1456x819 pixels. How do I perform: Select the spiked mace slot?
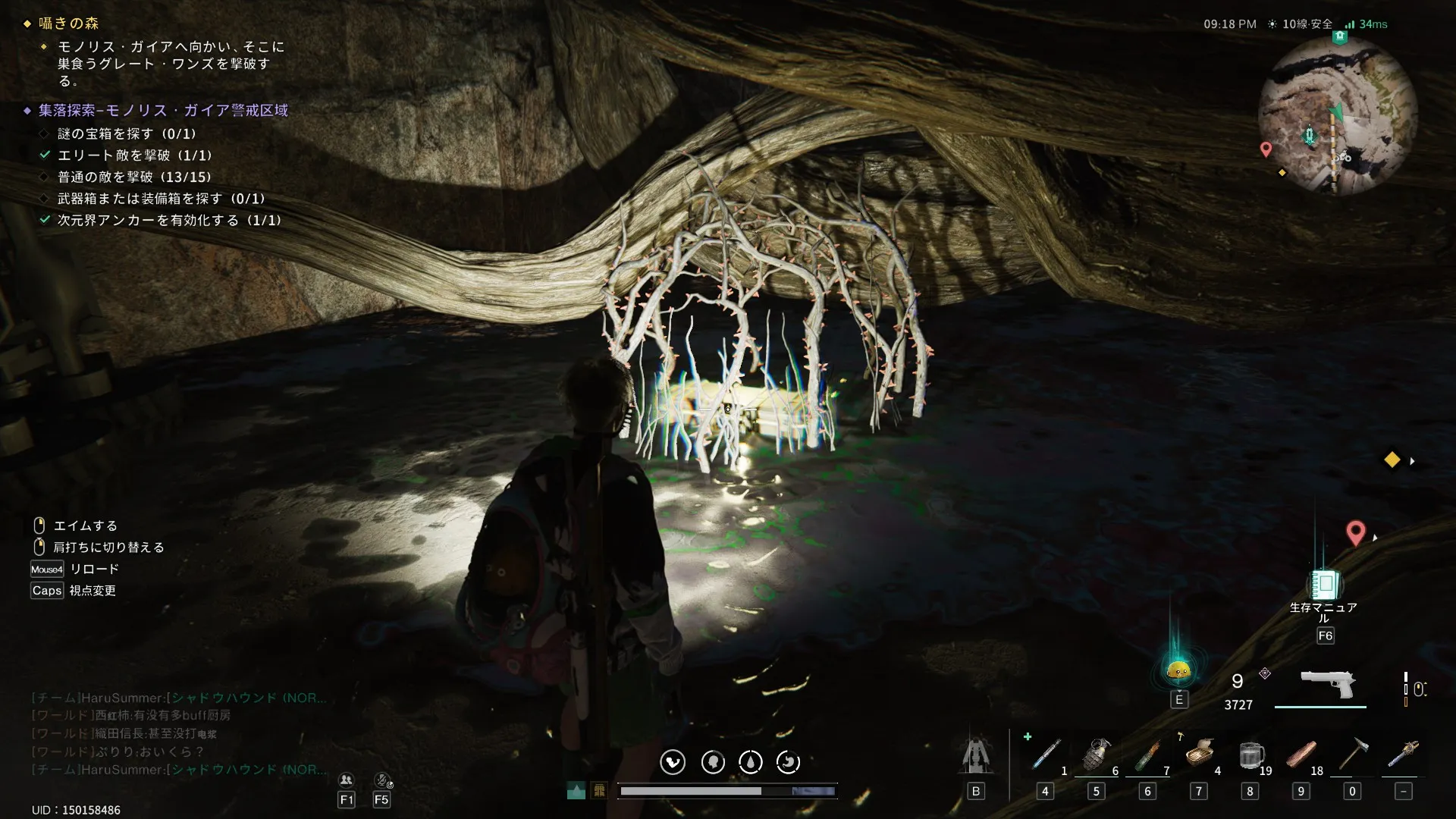[1403, 755]
